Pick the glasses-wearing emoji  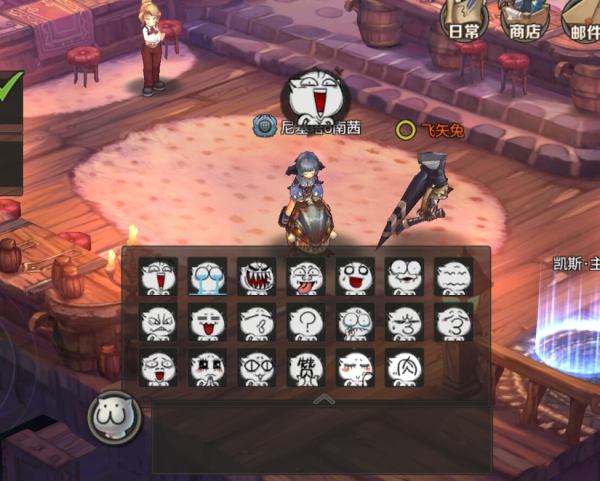click(x=256, y=367)
